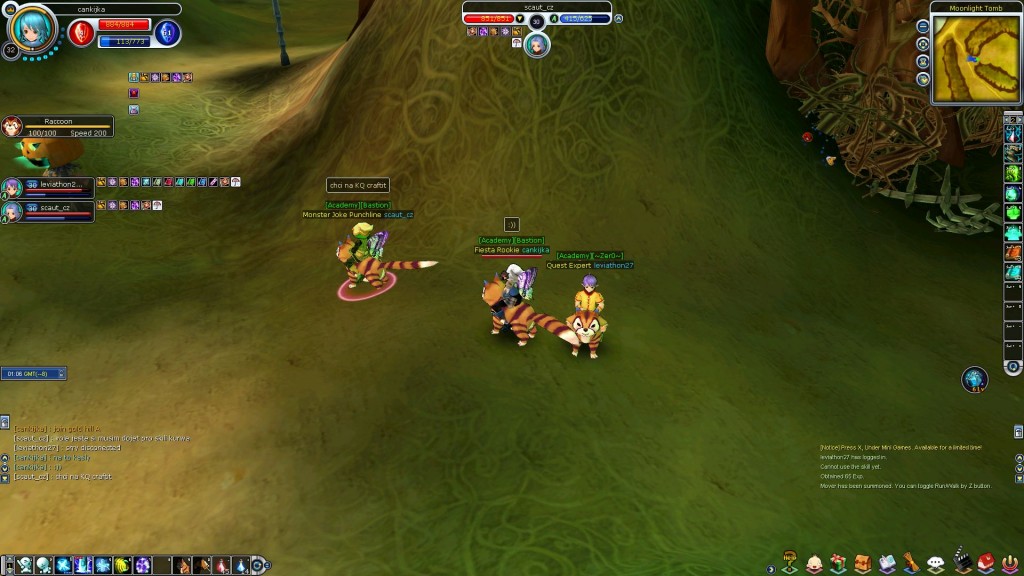Viewport: 1024px width, 576px height.
Task: Click the round blue orb button above the menu bar
Action: 974,378
